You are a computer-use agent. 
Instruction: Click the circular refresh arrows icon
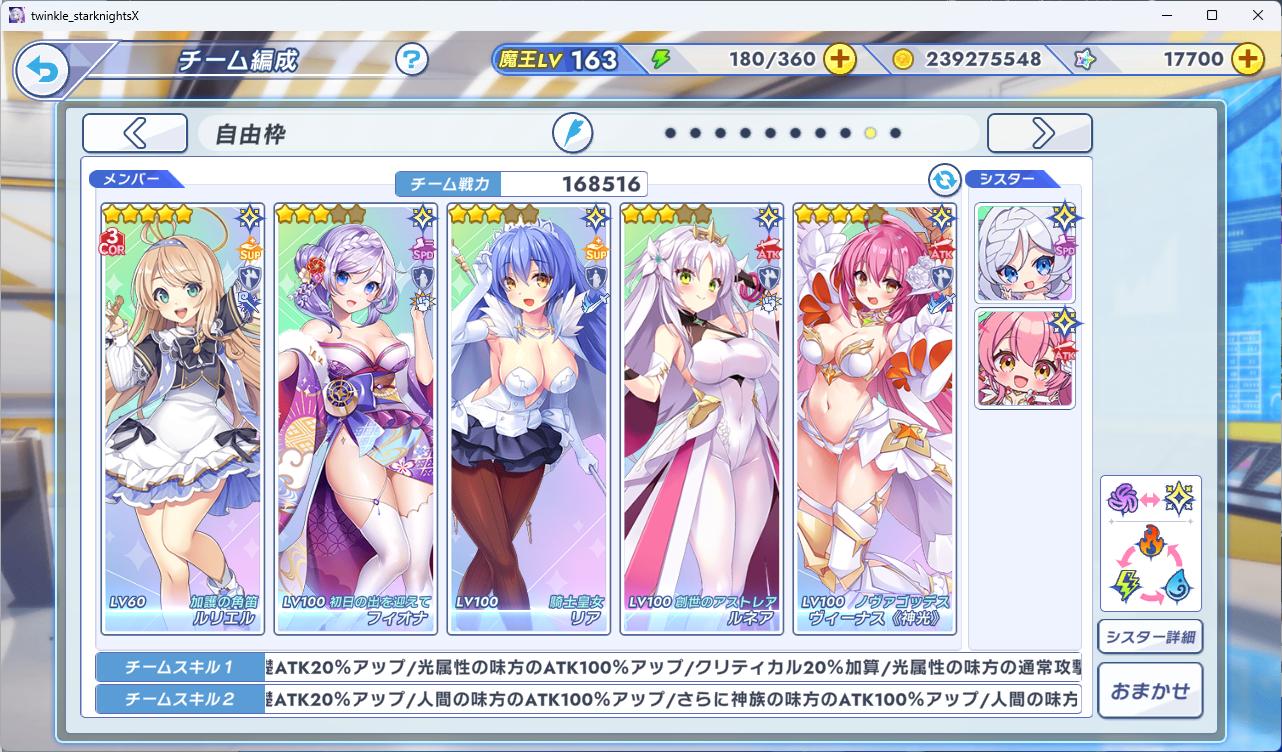point(944,180)
